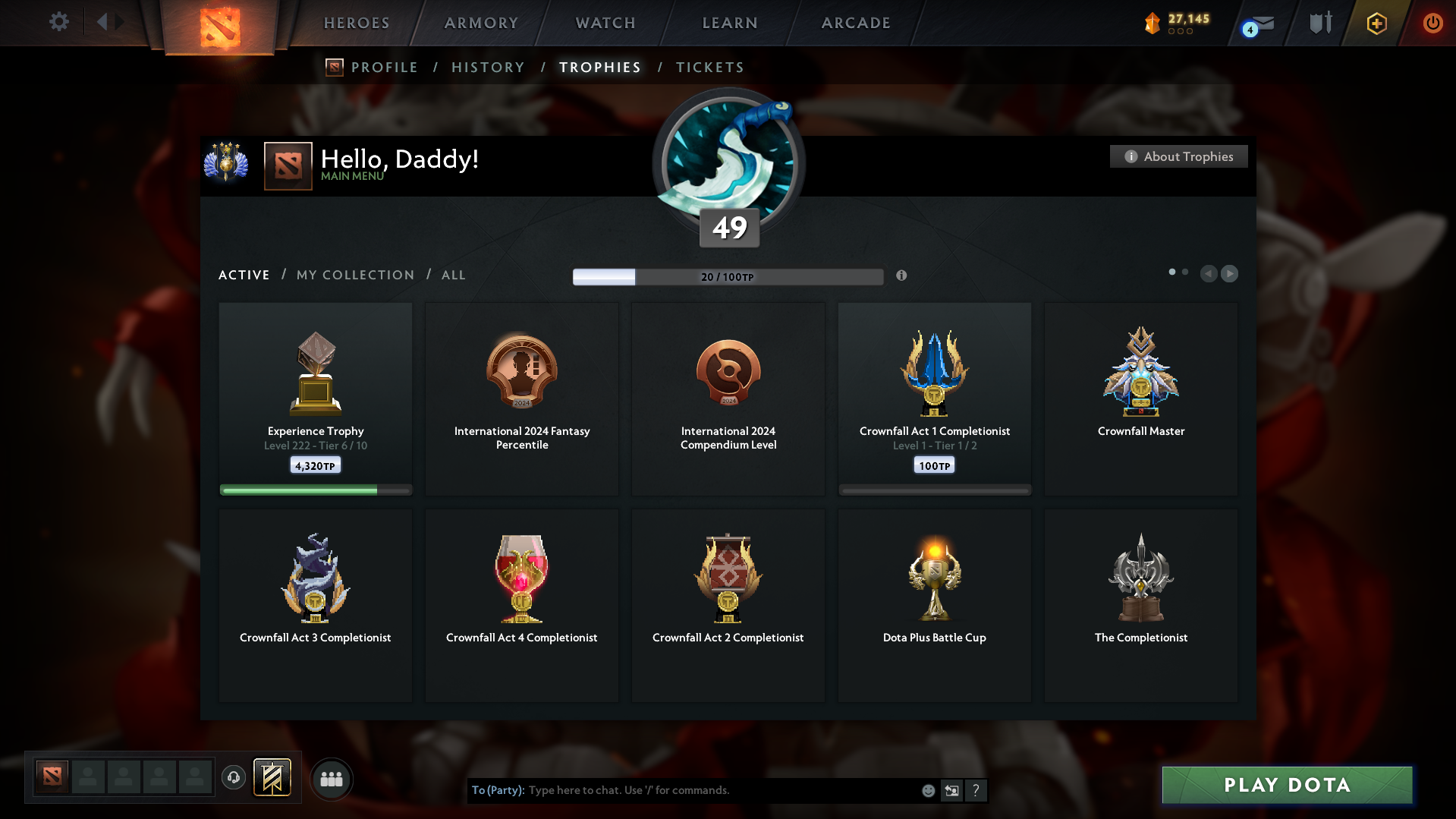The image size is (1456, 819).
Task: Click the PLAY DOTA button
Action: 1286,785
